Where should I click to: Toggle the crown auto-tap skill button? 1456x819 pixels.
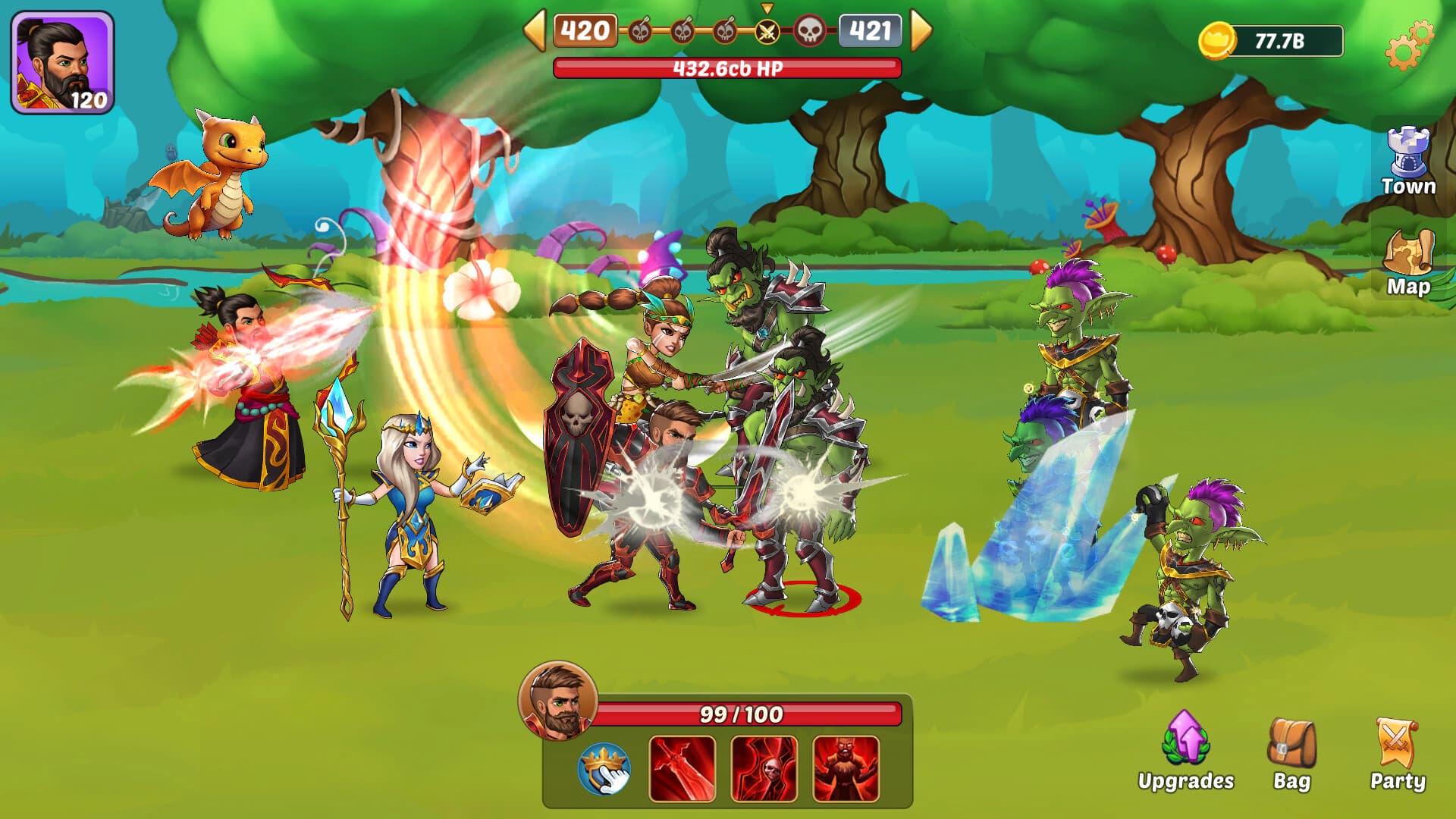[x=604, y=769]
